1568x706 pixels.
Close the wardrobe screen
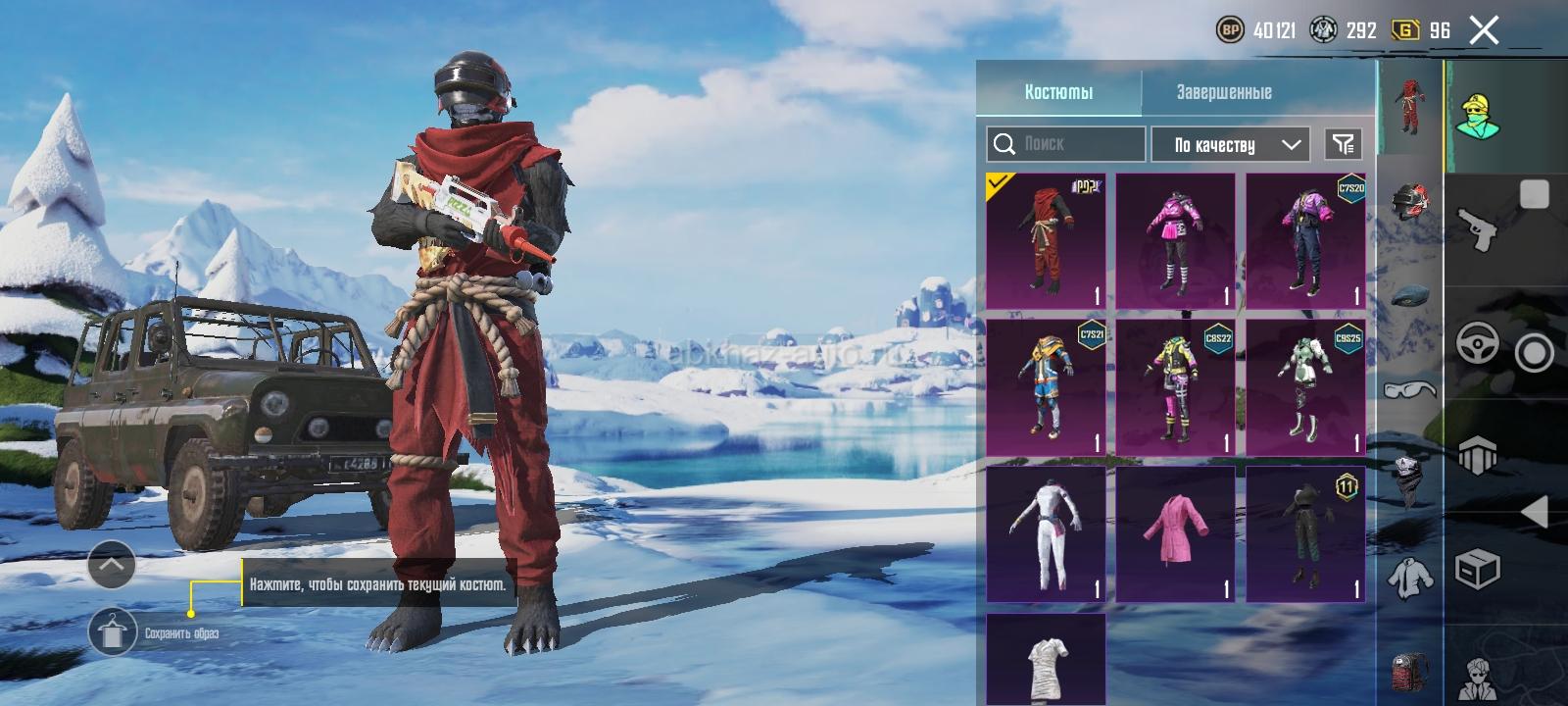1484,30
